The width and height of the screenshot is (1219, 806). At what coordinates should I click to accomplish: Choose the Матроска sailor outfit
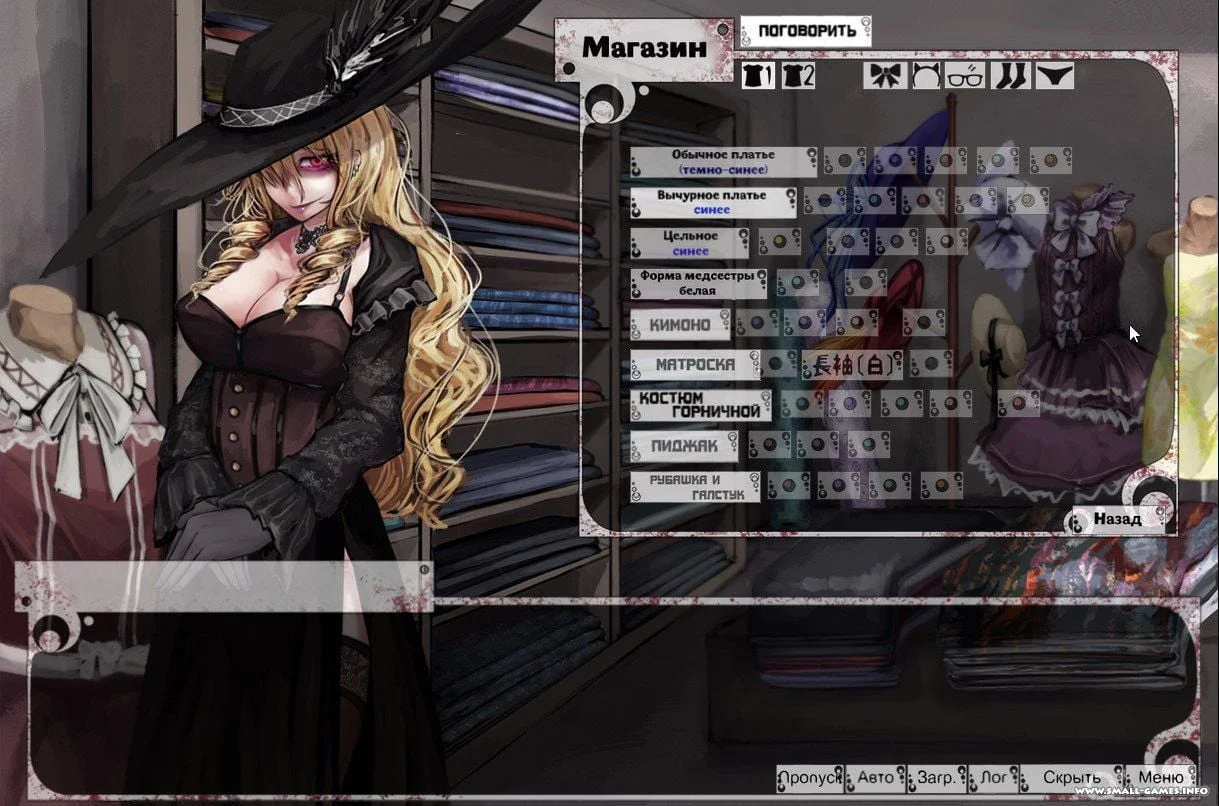pyautogui.click(x=694, y=365)
